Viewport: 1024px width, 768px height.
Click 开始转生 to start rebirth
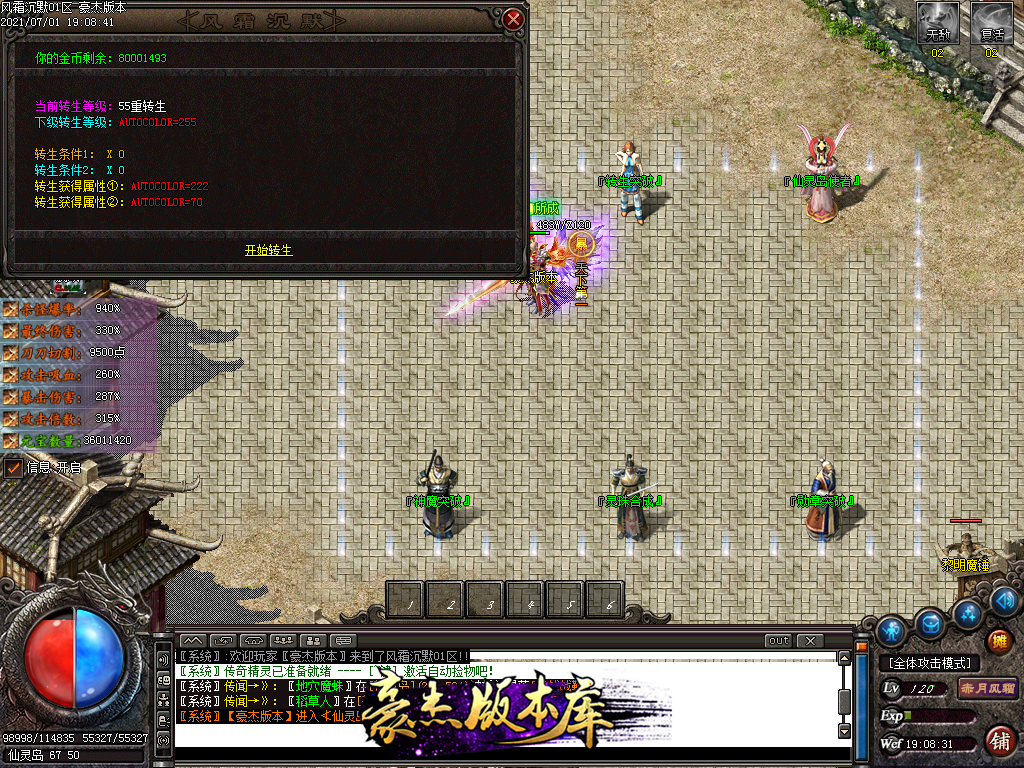pos(268,250)
